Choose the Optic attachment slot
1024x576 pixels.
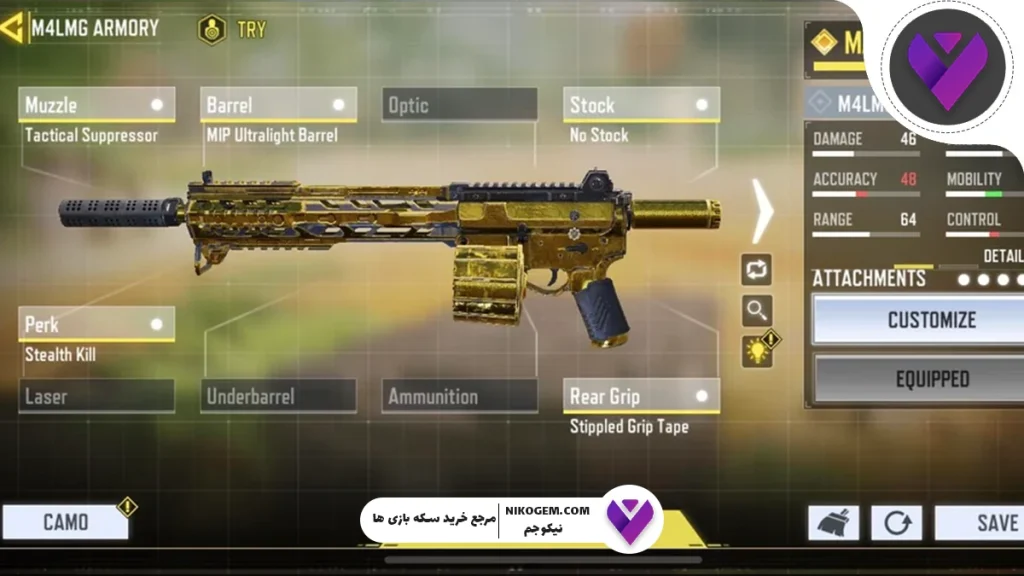459,105
